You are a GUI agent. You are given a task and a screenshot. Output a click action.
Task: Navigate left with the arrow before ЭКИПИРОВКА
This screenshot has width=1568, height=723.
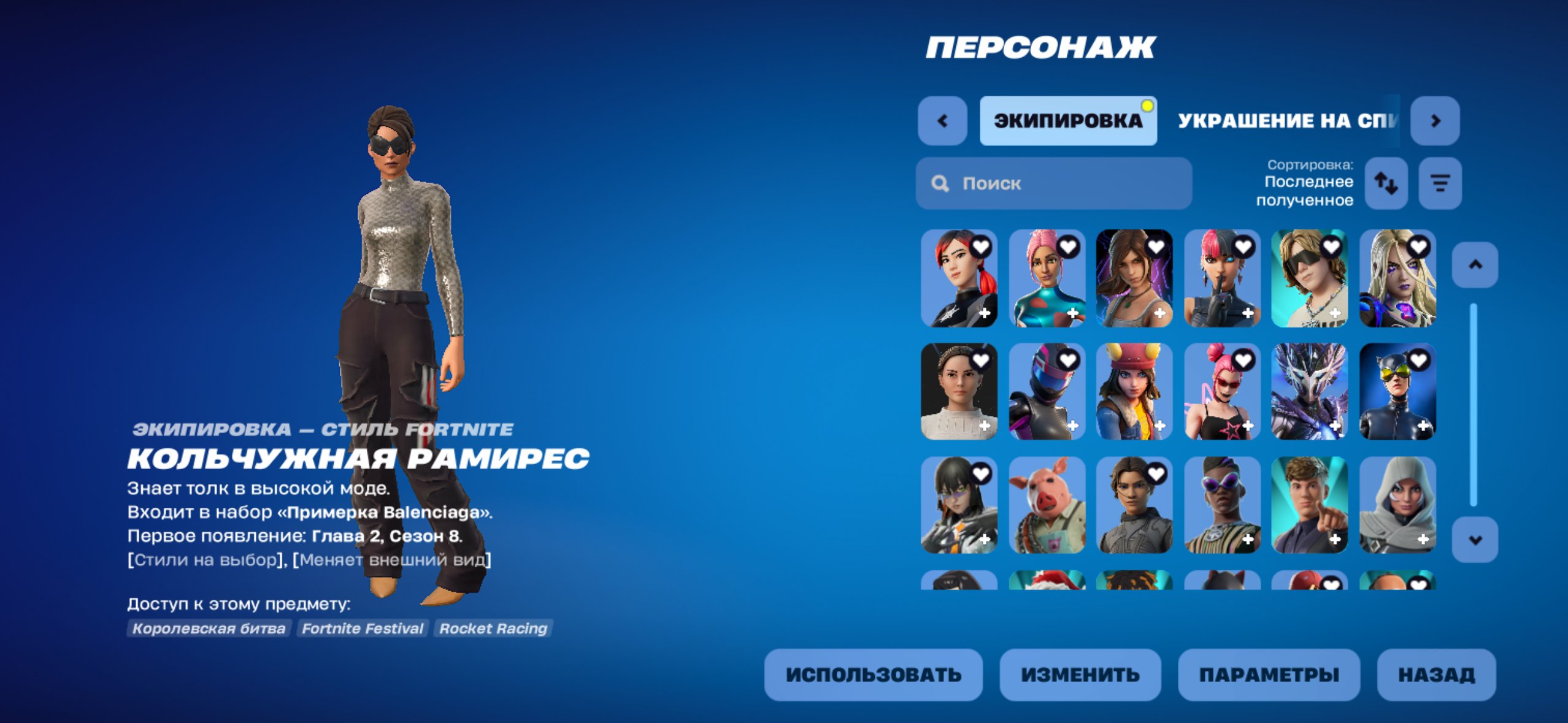point(943,120)
